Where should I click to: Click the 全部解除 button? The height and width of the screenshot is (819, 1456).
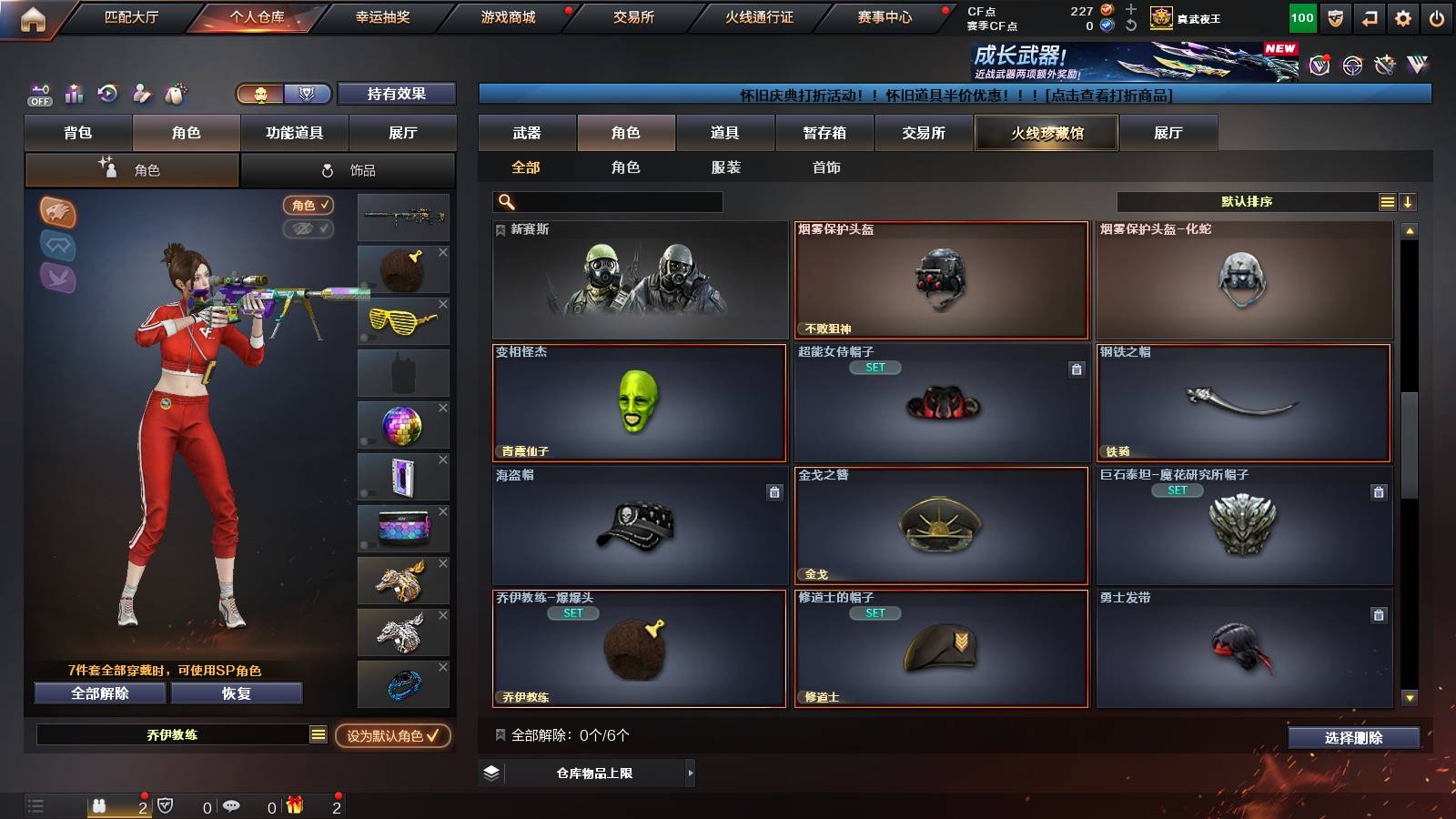98,693
